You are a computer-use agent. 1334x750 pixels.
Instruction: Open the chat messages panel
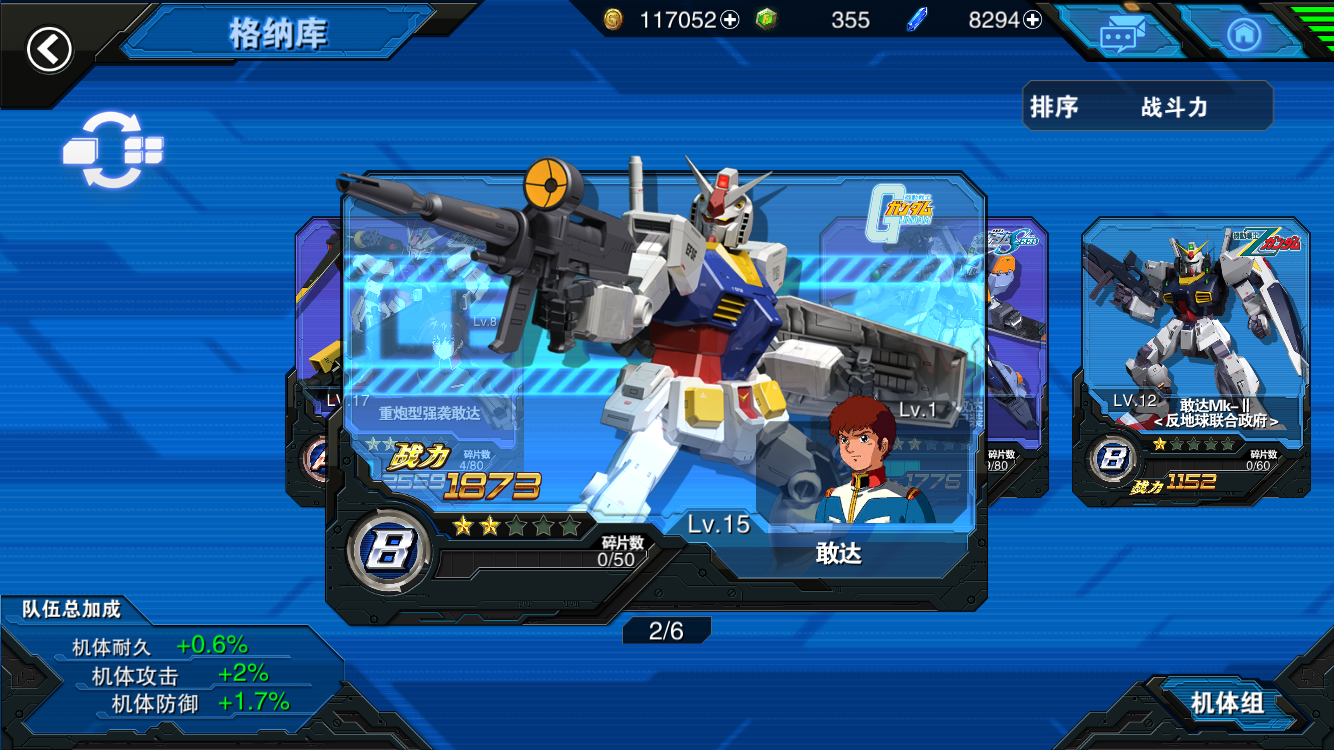pos(1122,35)
